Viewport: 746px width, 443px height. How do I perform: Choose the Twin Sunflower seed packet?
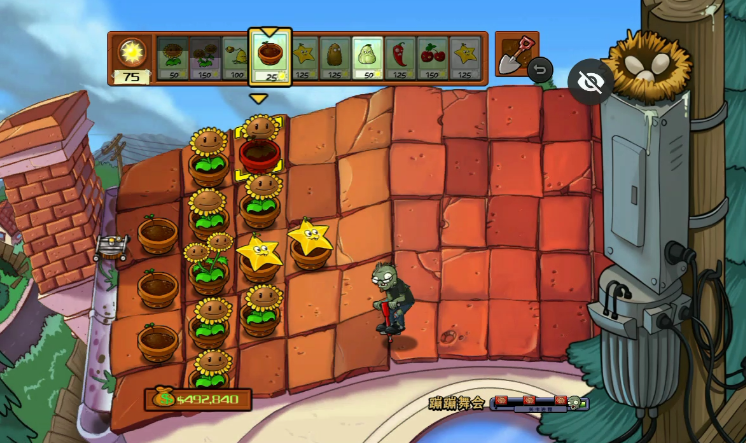[205, 58]
